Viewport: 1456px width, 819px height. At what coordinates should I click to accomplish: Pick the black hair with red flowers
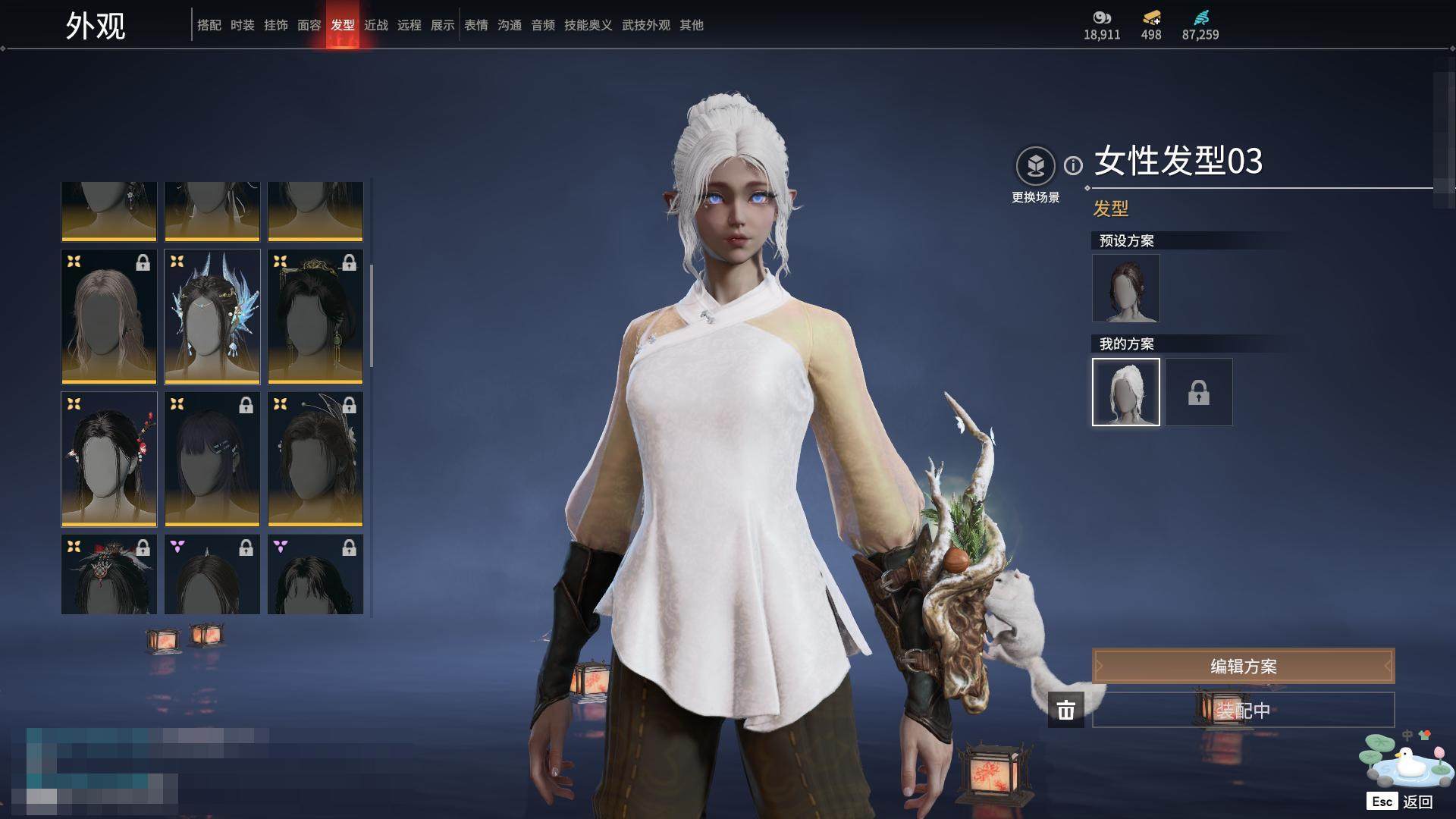[109, 460]
